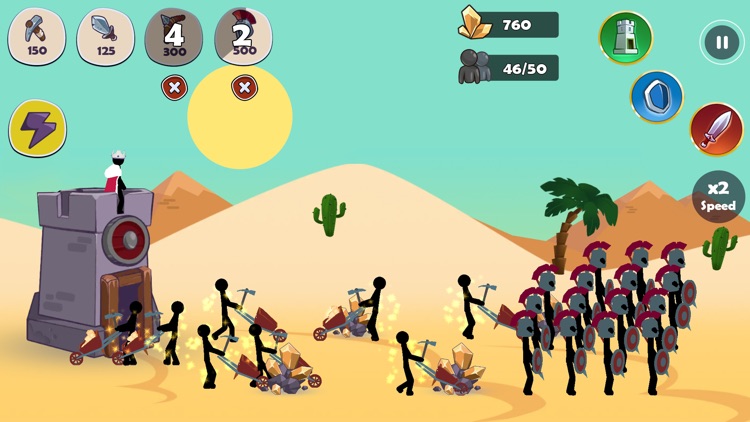The width and height of the screenshot is (750, 422).
Task: Train a miner for 150 gold
Action: pyautogui.click(x=37, y=36)
